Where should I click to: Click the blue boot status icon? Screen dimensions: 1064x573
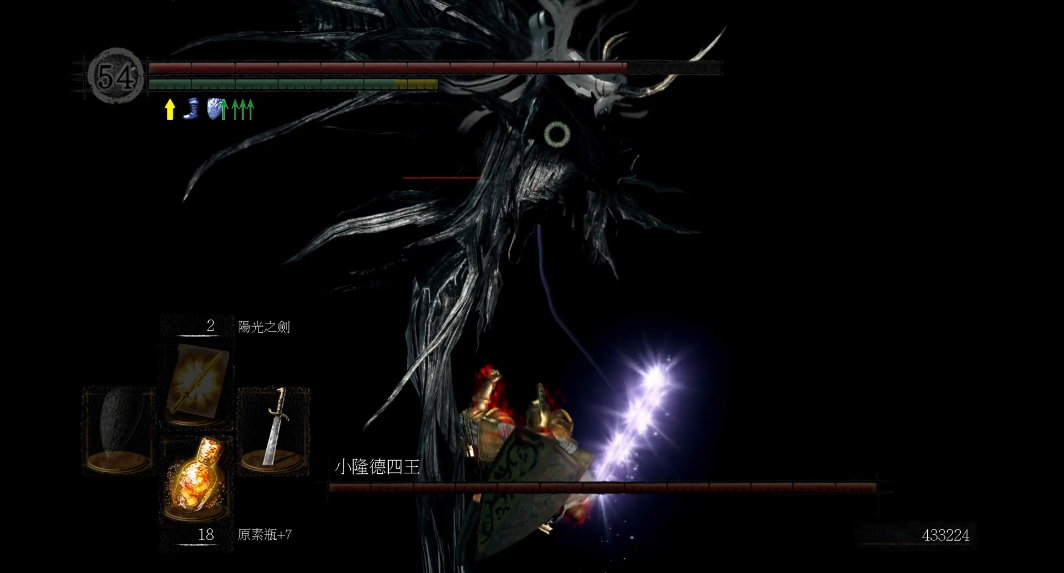pos(191,108)
